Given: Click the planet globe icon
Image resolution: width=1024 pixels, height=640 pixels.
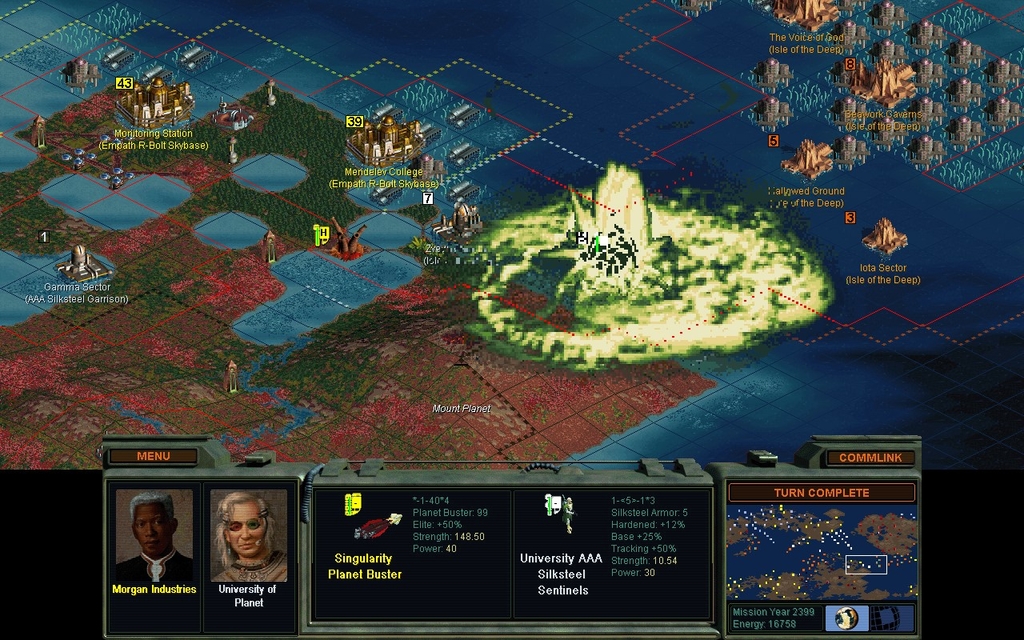Looking at the screenshot, I should [x=846, y=618].
